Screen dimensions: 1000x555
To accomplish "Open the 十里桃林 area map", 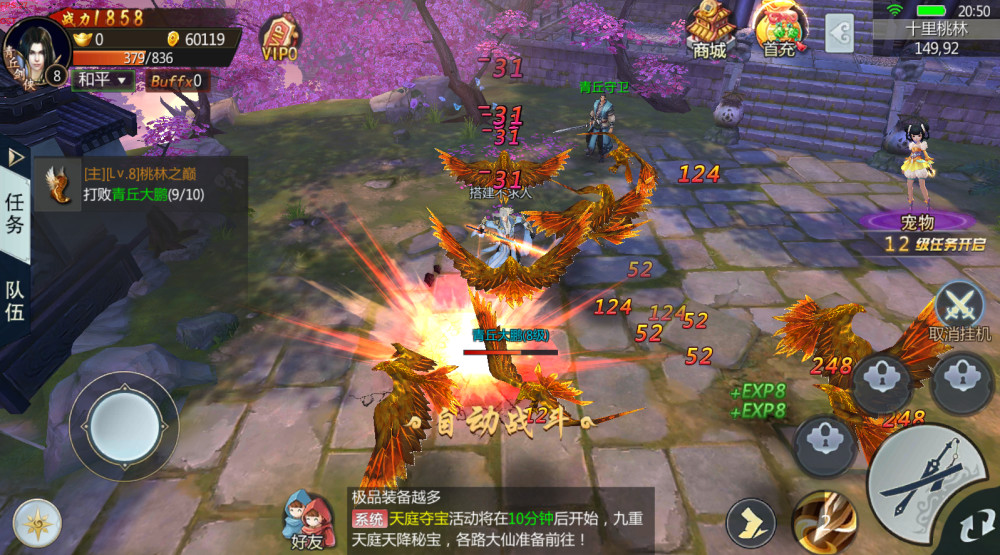I will click(936, 38).
